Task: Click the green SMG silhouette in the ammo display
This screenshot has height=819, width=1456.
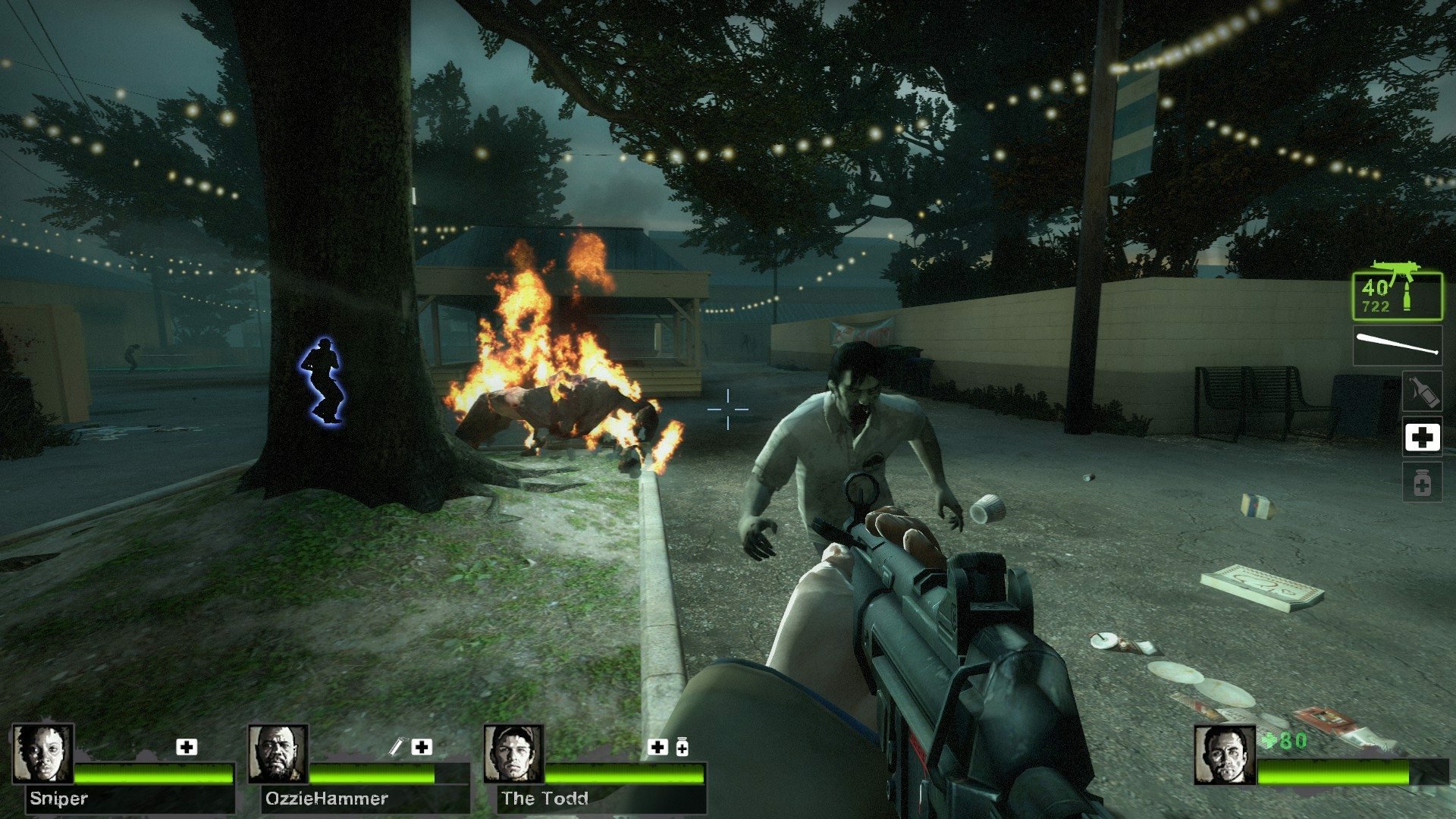Action: 1395,271
